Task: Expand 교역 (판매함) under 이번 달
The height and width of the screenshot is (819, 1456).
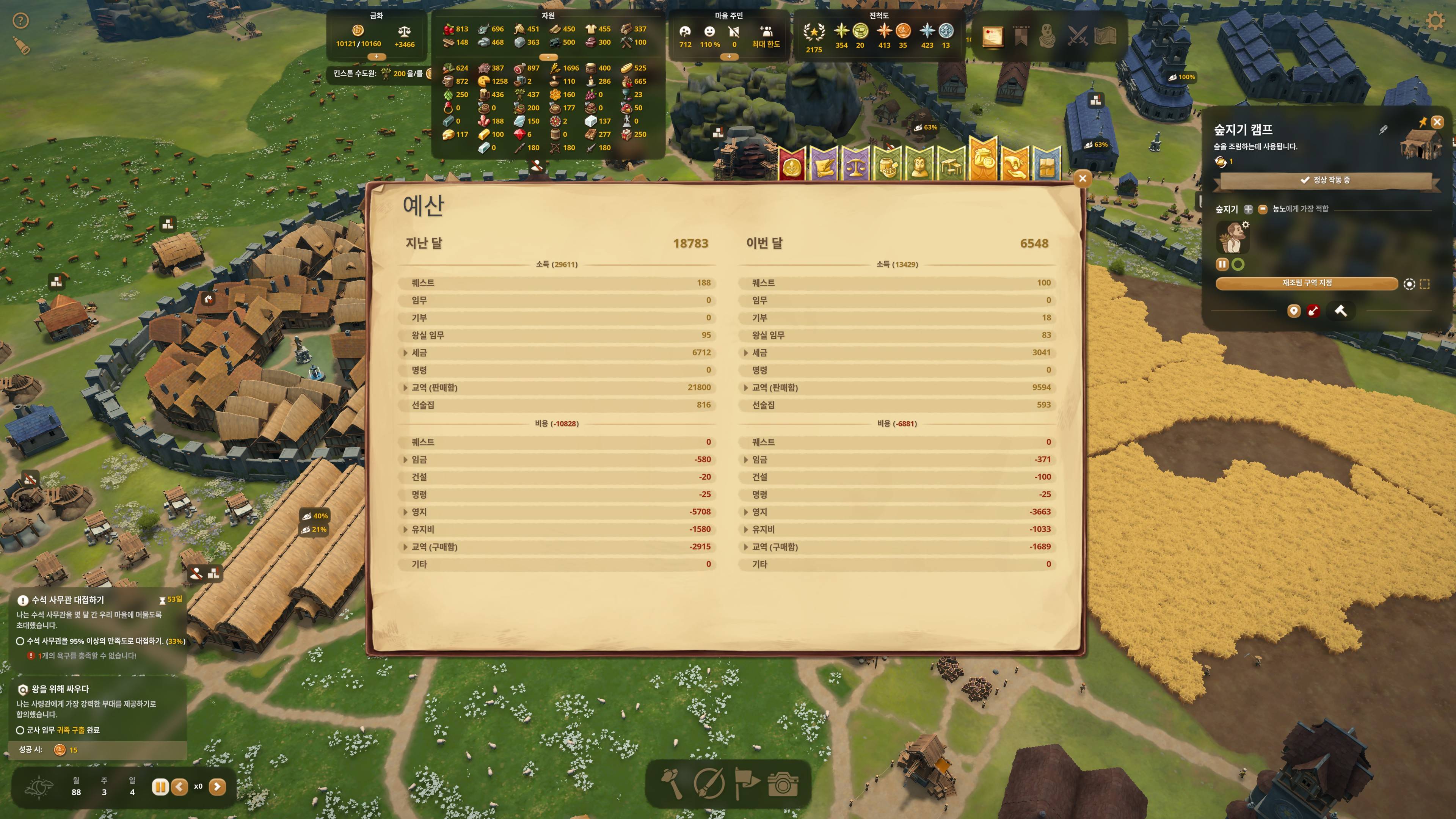Action: click(745, 388)
